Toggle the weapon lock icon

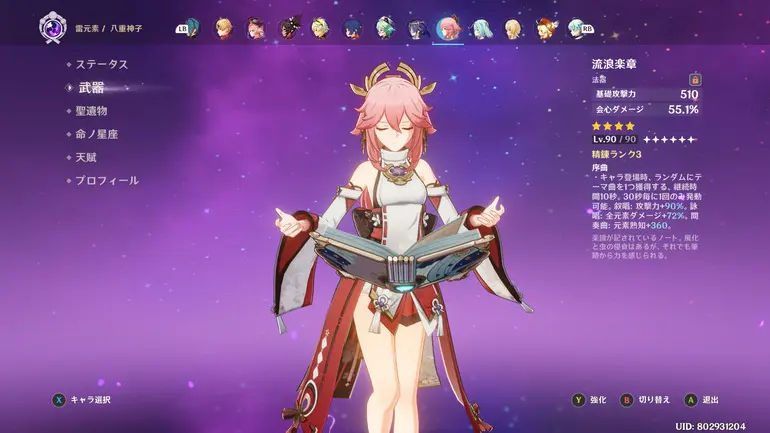click(695, 79)
